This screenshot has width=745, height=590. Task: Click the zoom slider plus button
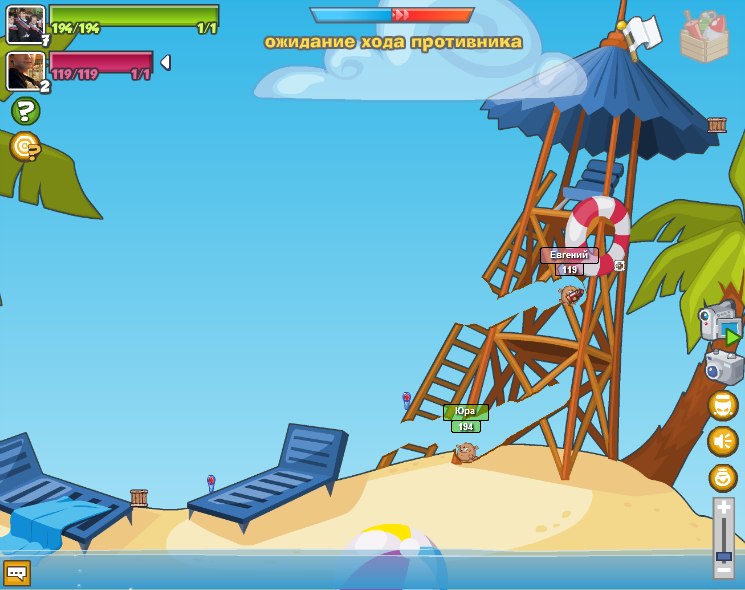point(723,508)
